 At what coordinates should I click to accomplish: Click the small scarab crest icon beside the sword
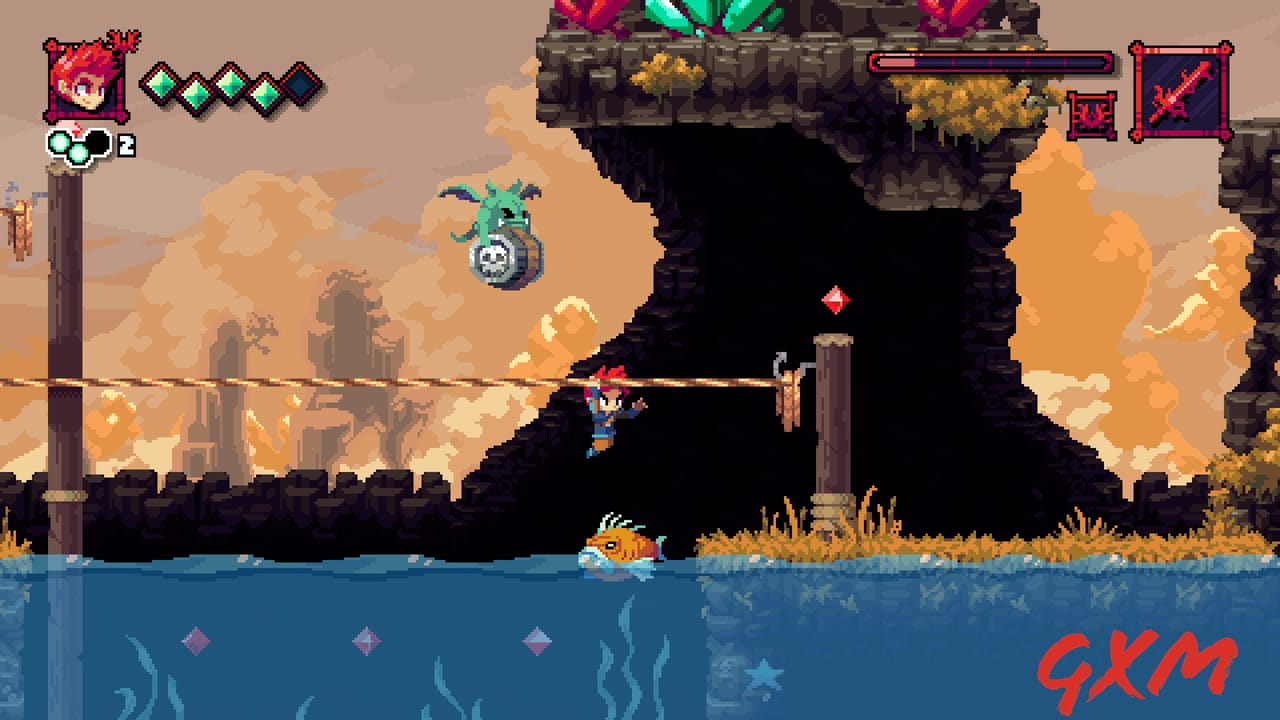click(1092, 114)
